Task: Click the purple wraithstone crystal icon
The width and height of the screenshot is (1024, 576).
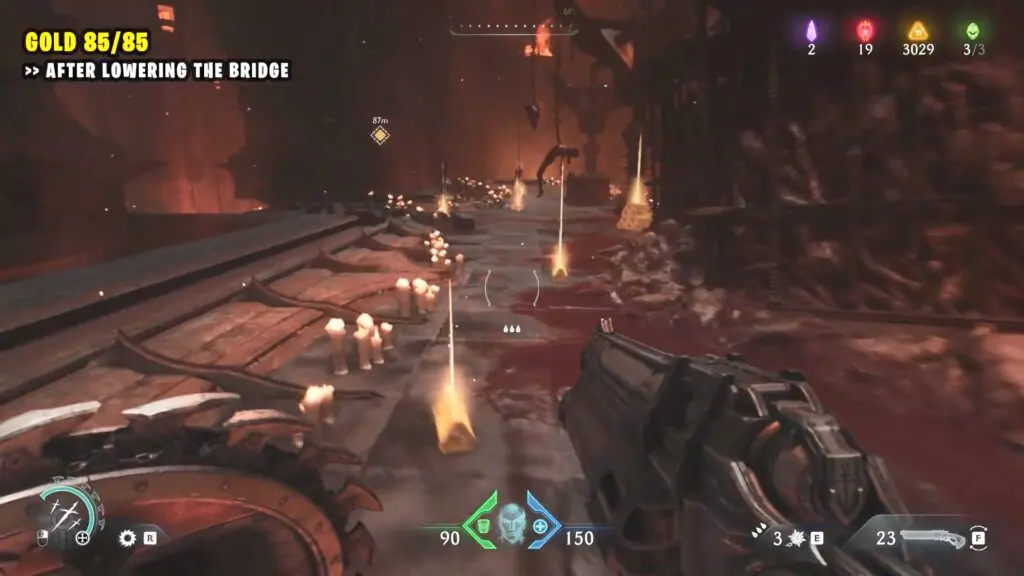Action: coord(811,30)
